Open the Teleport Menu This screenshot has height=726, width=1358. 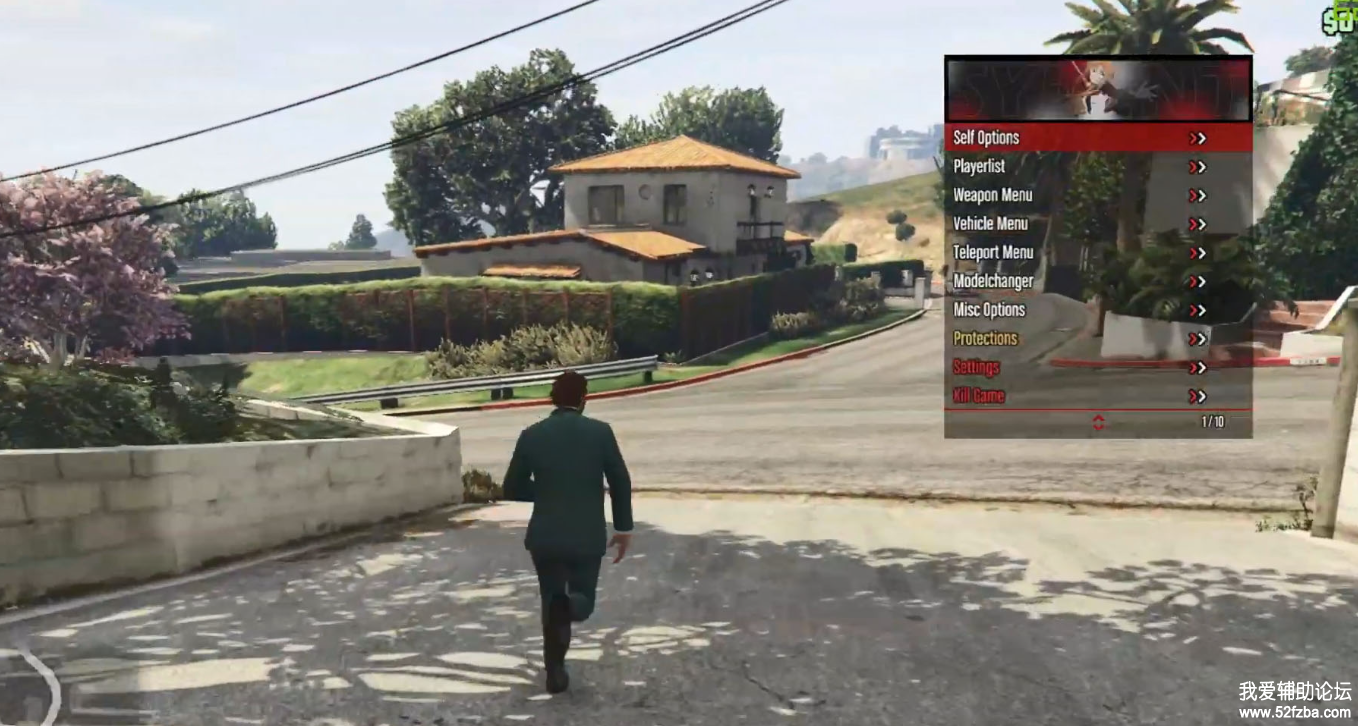(x=1097, y=253)
